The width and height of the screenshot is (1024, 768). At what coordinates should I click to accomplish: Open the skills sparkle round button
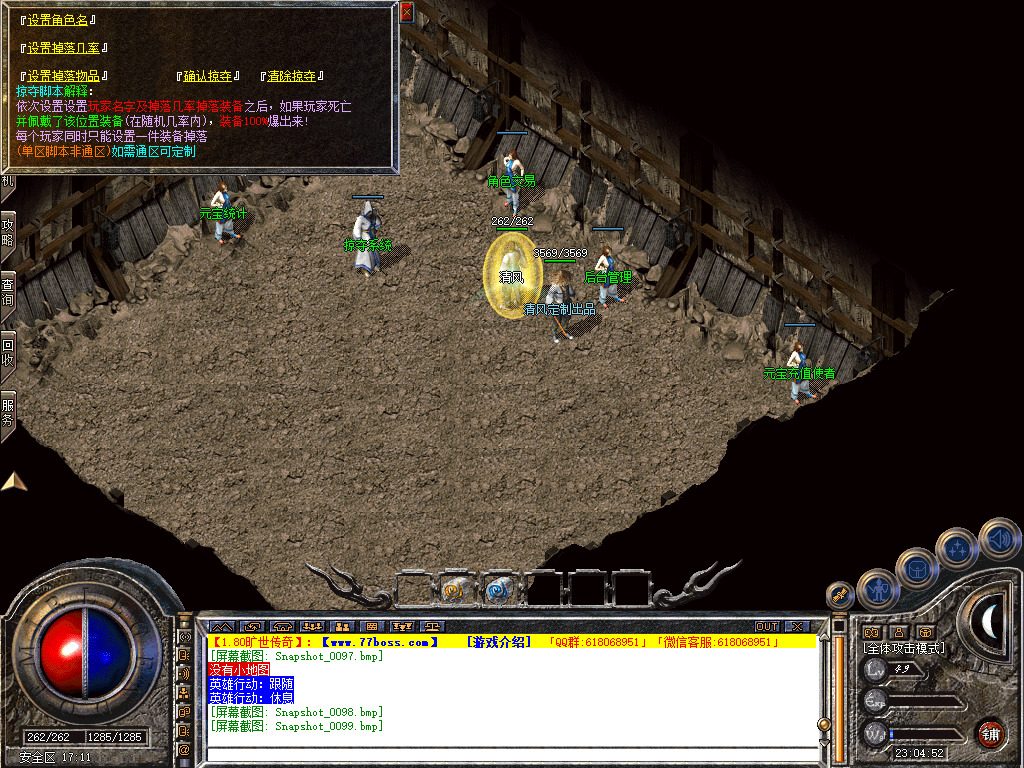[957, 548]
